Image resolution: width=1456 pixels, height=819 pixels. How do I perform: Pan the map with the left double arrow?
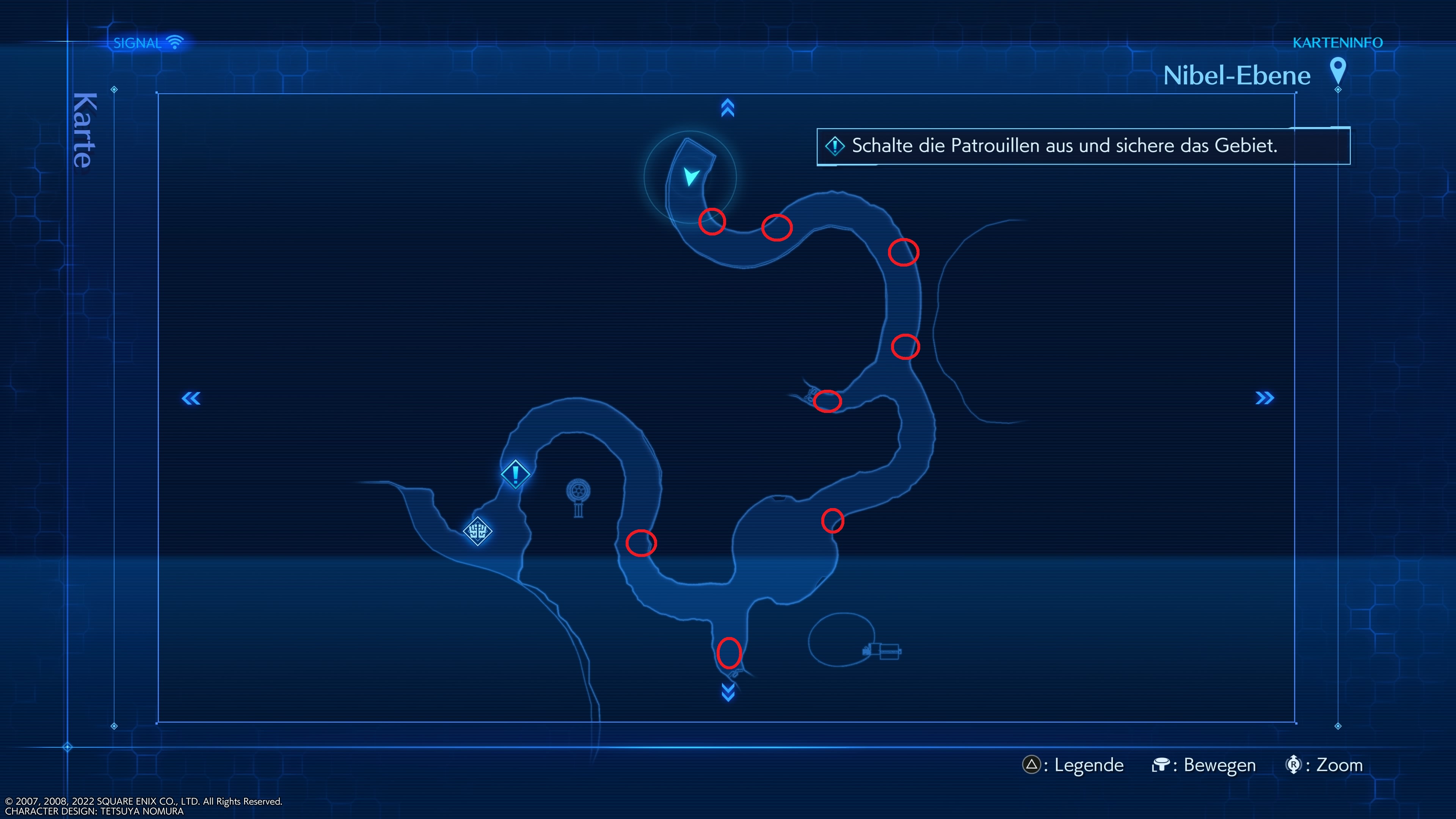click(x=191, y=399)
